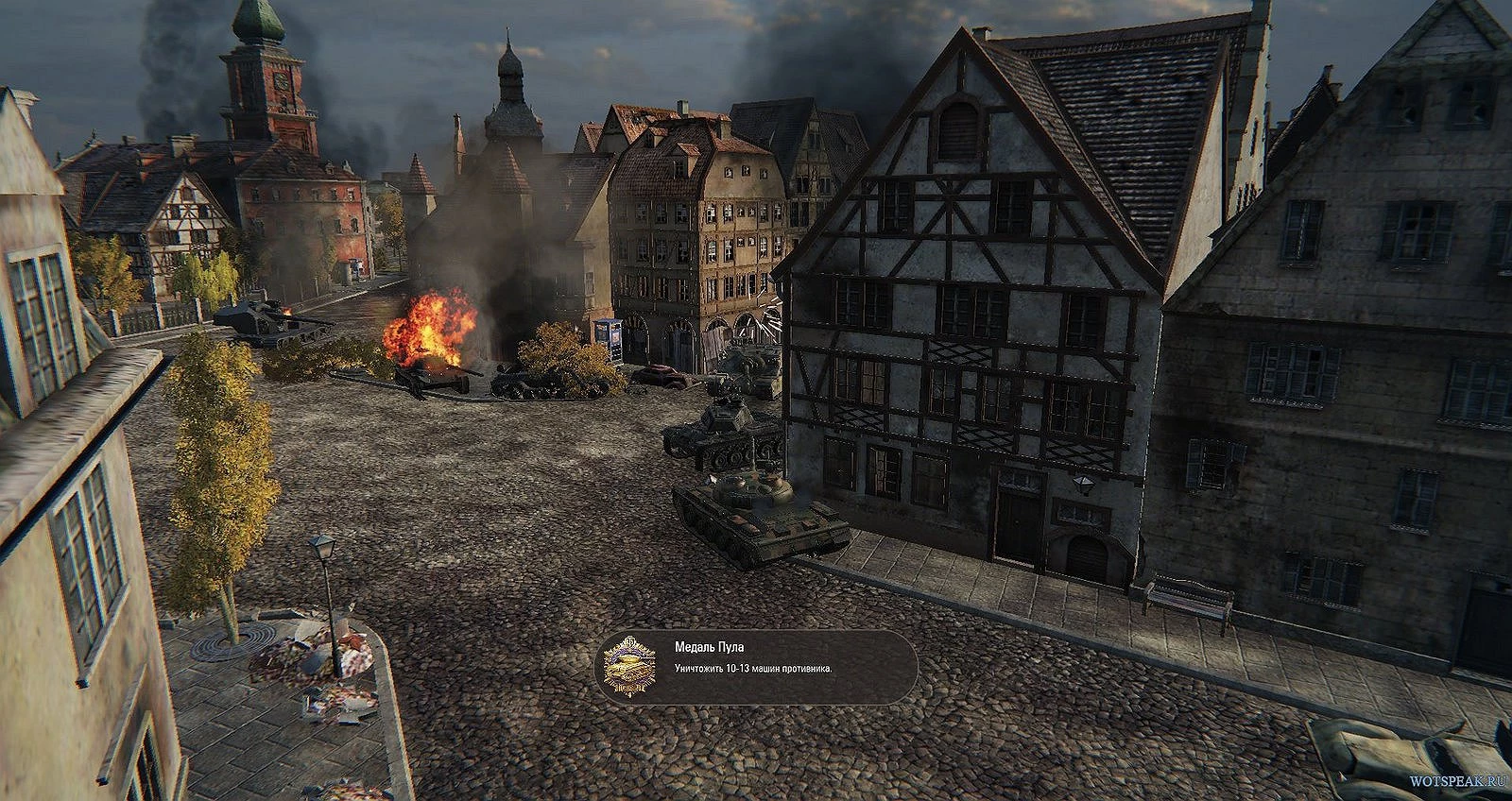Click the distant tank on the left road
The height and width of the screenshot is (801, 1512).
(x=265, y=316)
